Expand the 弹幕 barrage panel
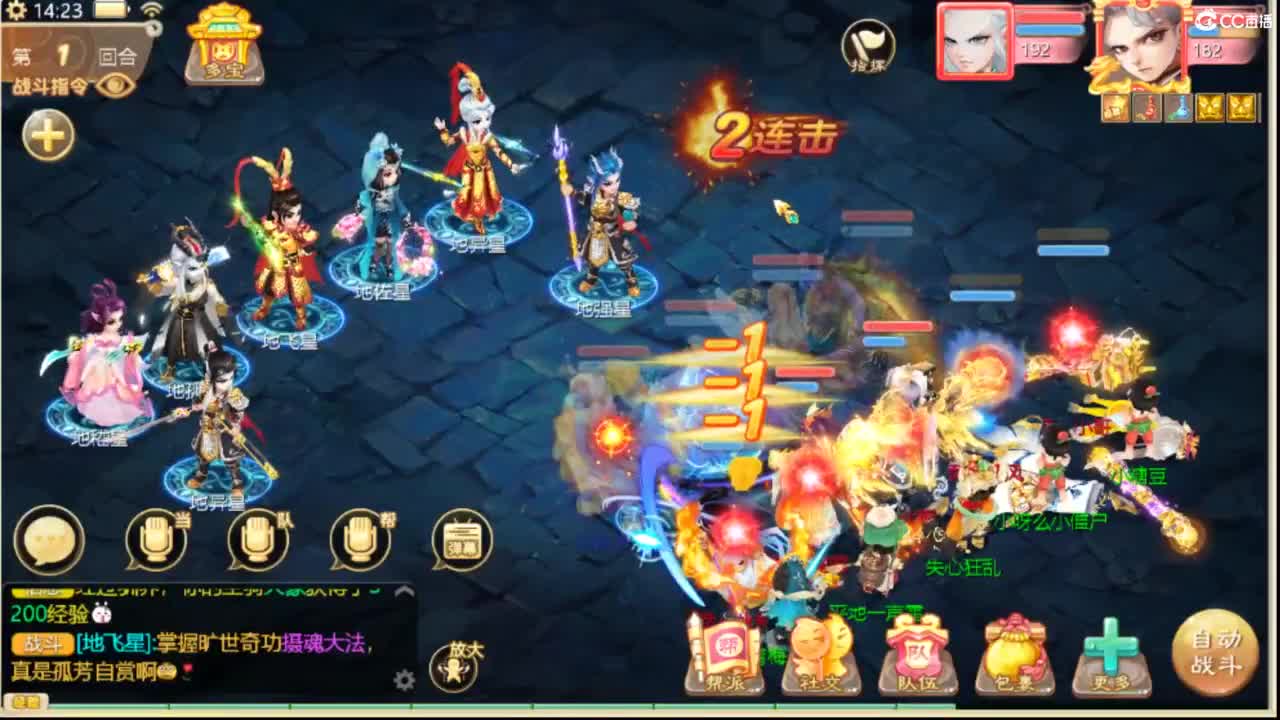1280x720 pixels. click(x=460, y=537)
